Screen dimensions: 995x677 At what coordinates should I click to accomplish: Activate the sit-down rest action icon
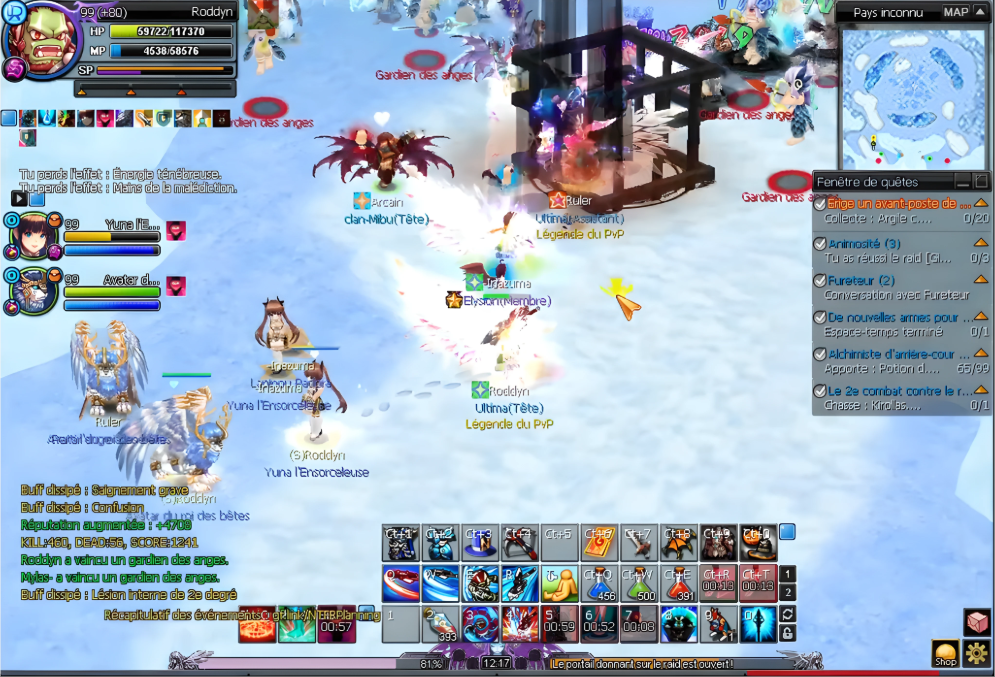click(559, 582)
